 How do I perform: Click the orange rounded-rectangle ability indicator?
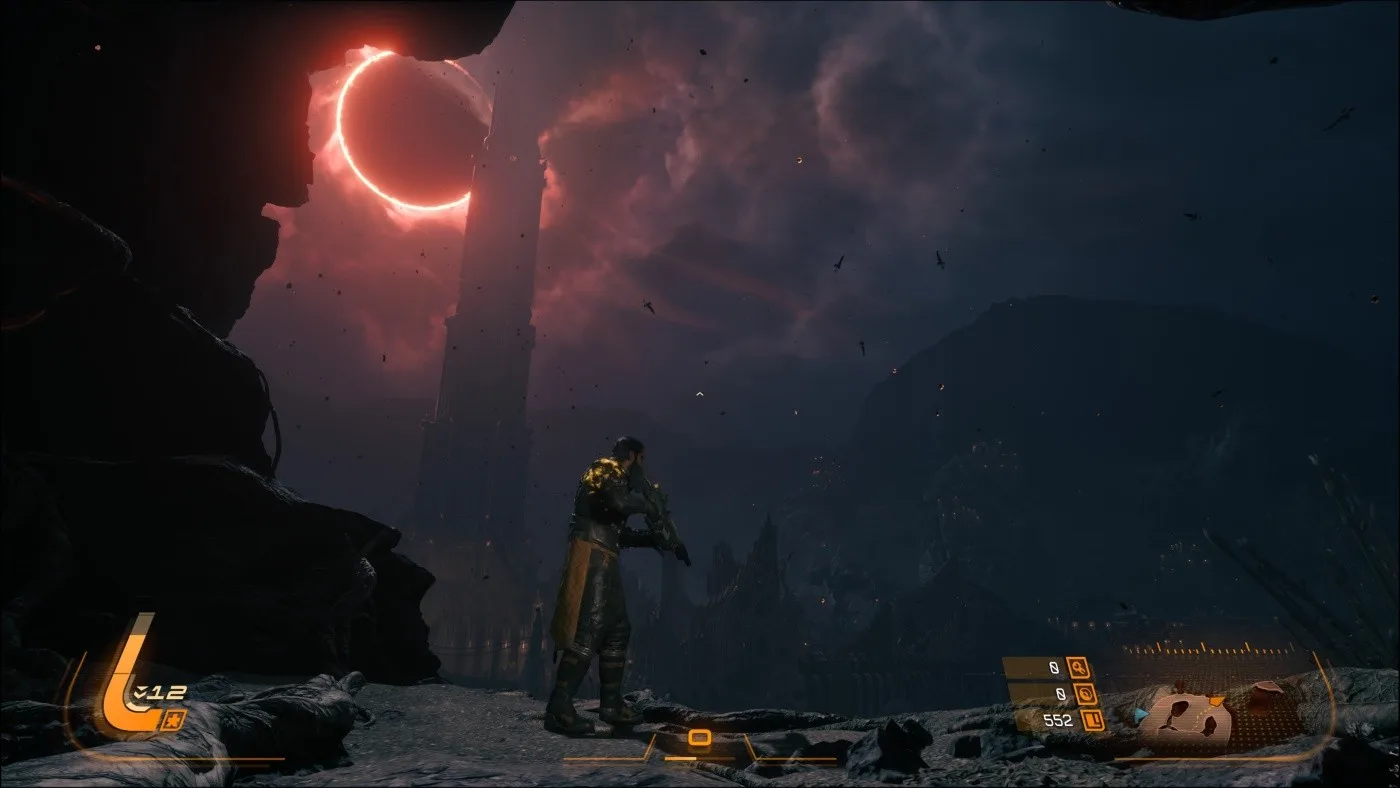point(700,738)
